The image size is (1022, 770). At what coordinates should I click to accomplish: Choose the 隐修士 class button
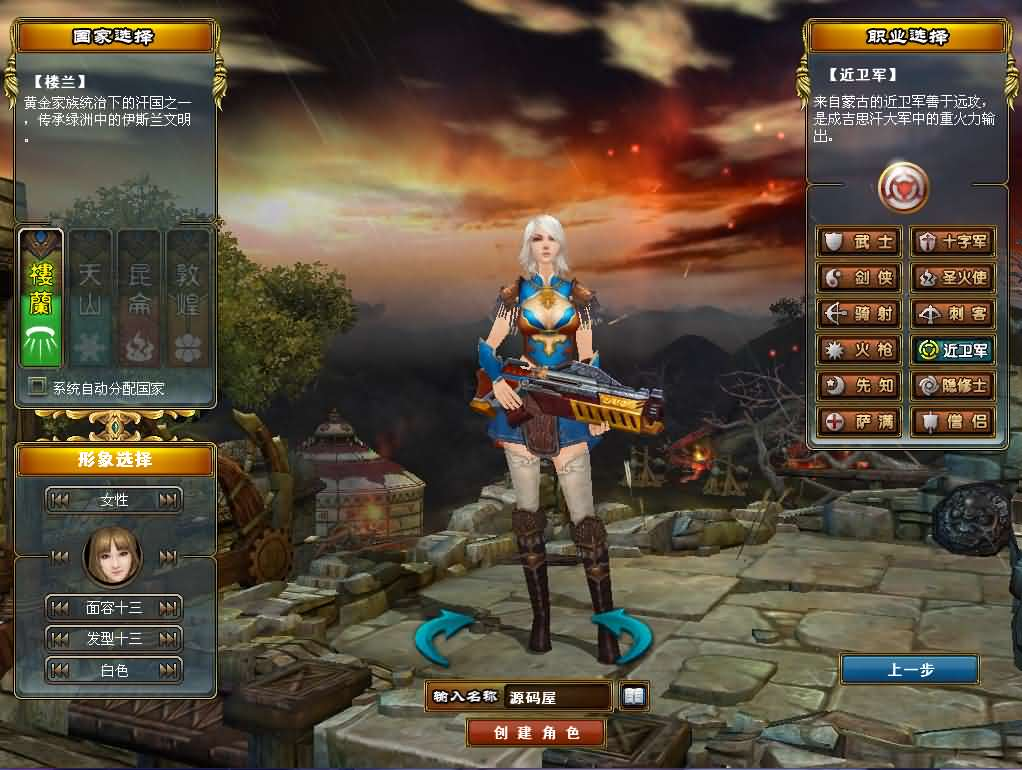pyautogui.click(x=953, y=386)
